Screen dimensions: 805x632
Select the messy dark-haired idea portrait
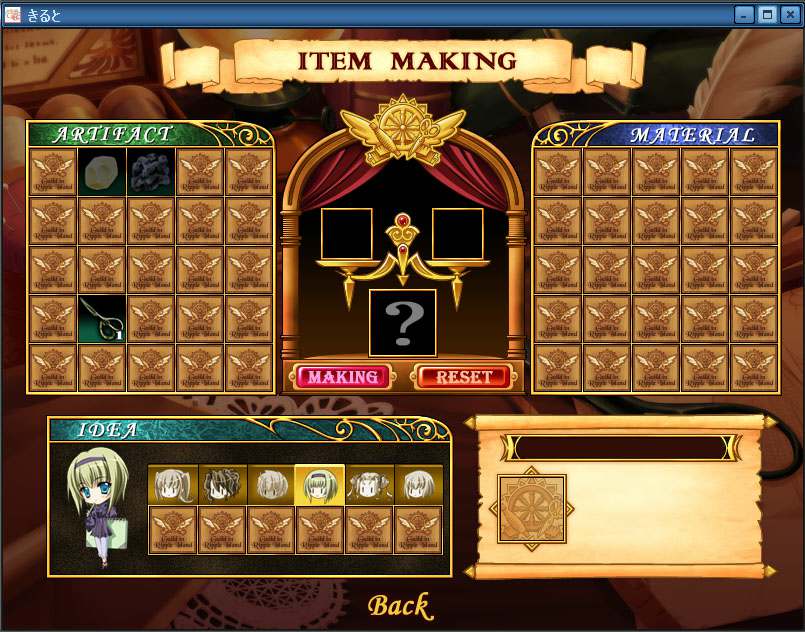coord(222,485)
